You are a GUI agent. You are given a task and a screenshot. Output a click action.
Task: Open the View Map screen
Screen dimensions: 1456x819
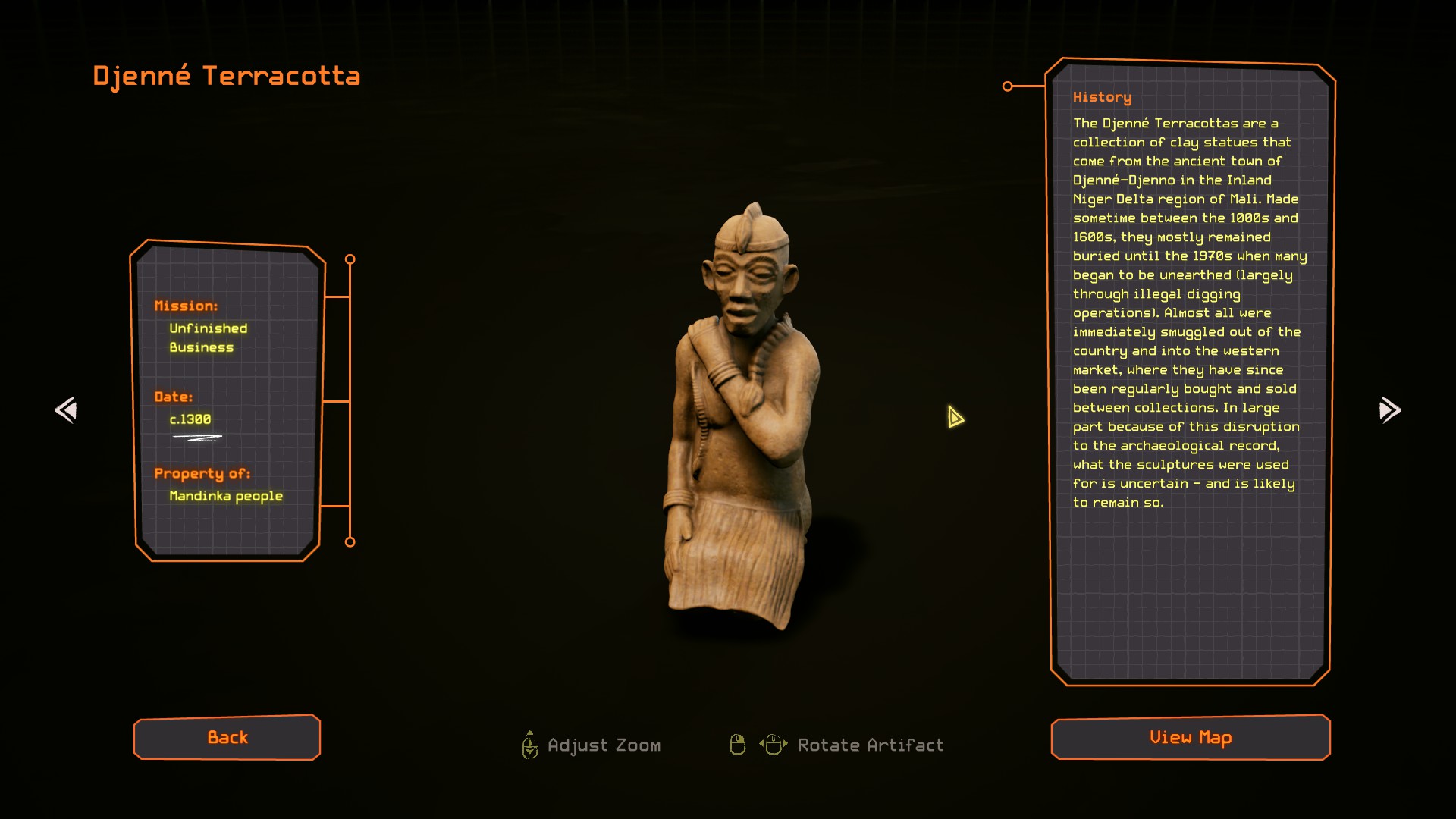(x=1190, y=737)
